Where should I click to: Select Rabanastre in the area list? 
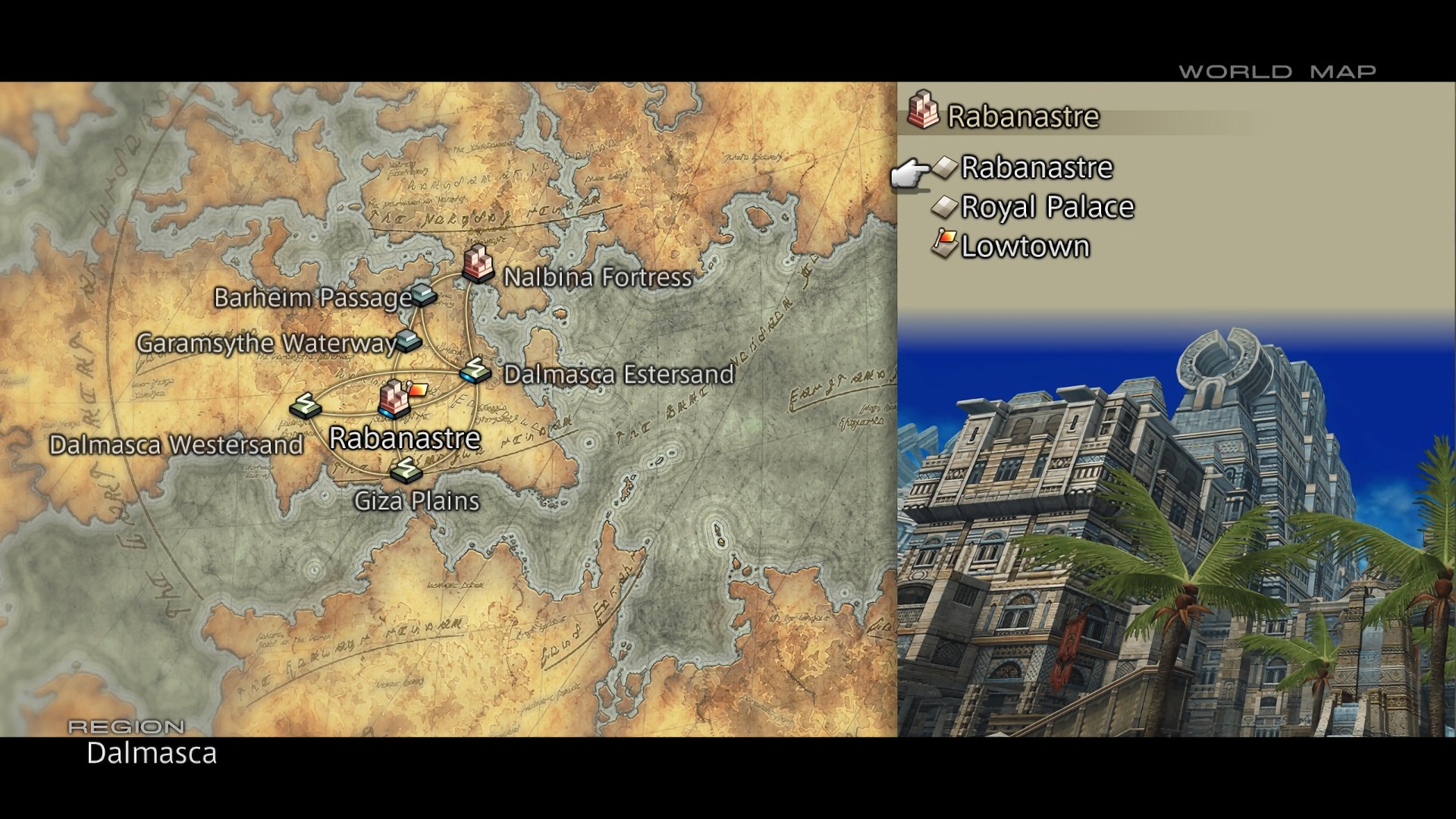1036,168
